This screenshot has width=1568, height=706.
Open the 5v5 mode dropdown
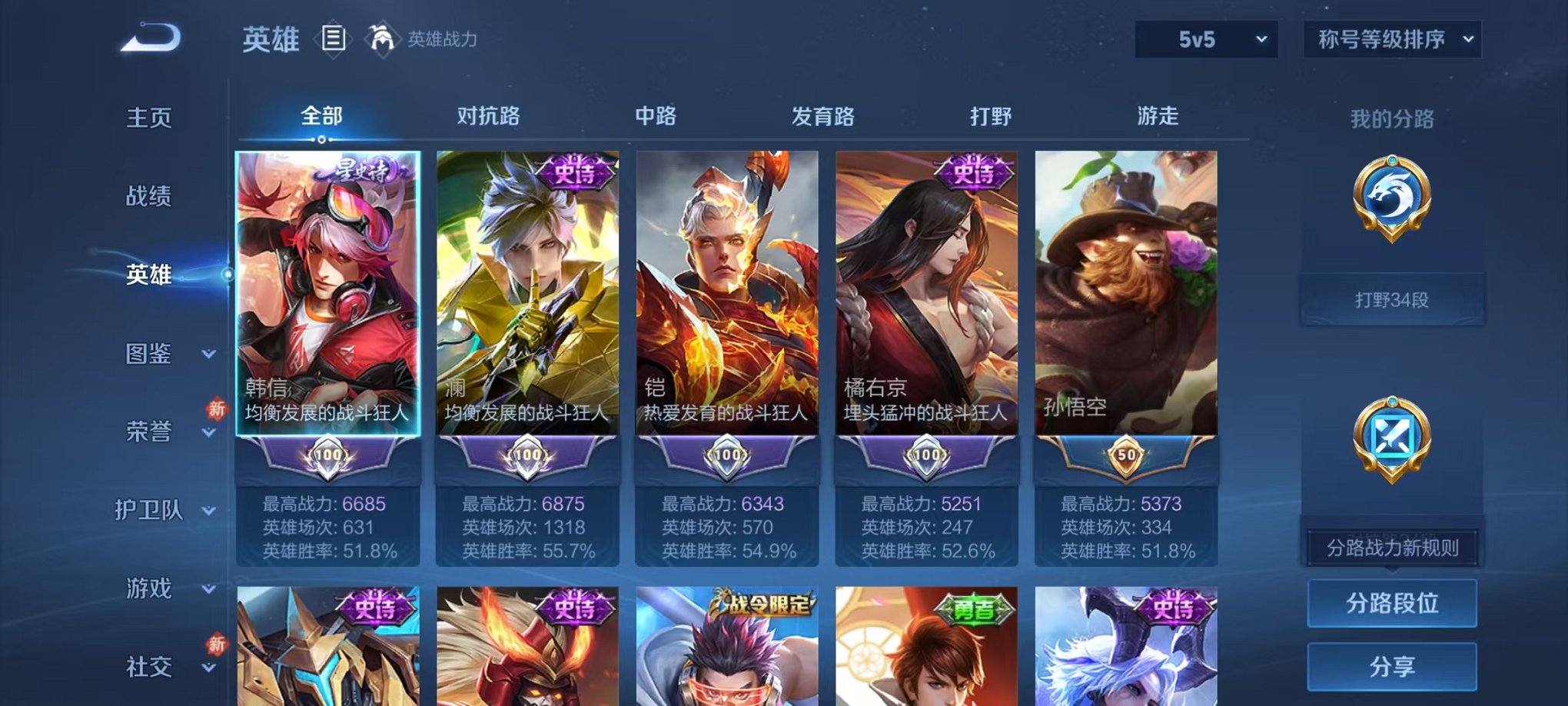(1204, 37)
